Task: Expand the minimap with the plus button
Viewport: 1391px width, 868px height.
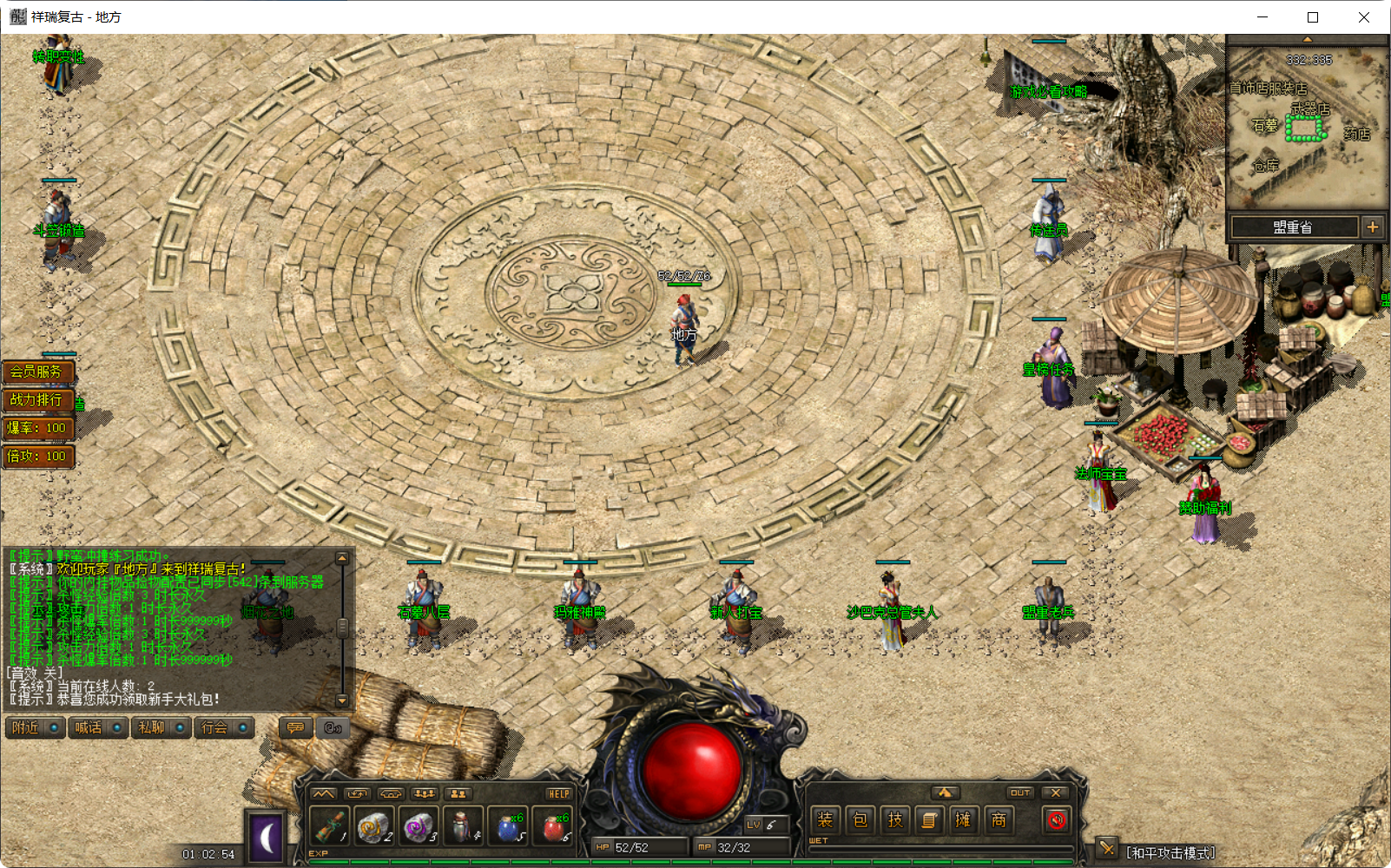Action: [x=1372, y=226]
